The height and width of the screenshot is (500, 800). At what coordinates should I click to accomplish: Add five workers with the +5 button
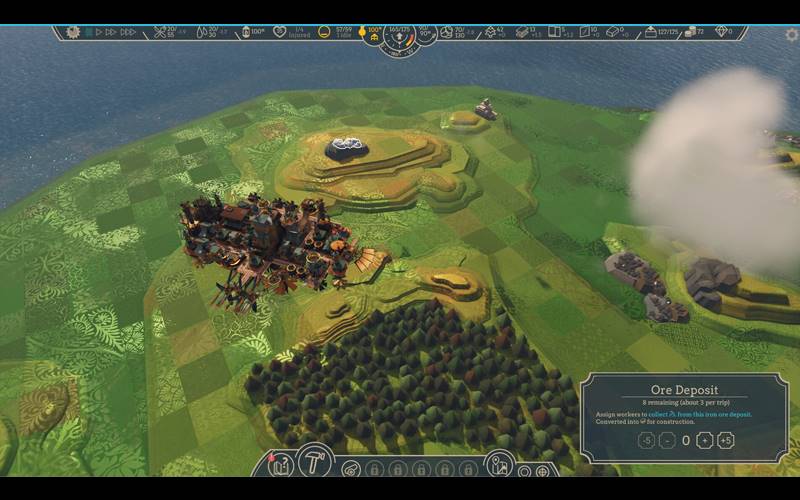click(726, 440)
